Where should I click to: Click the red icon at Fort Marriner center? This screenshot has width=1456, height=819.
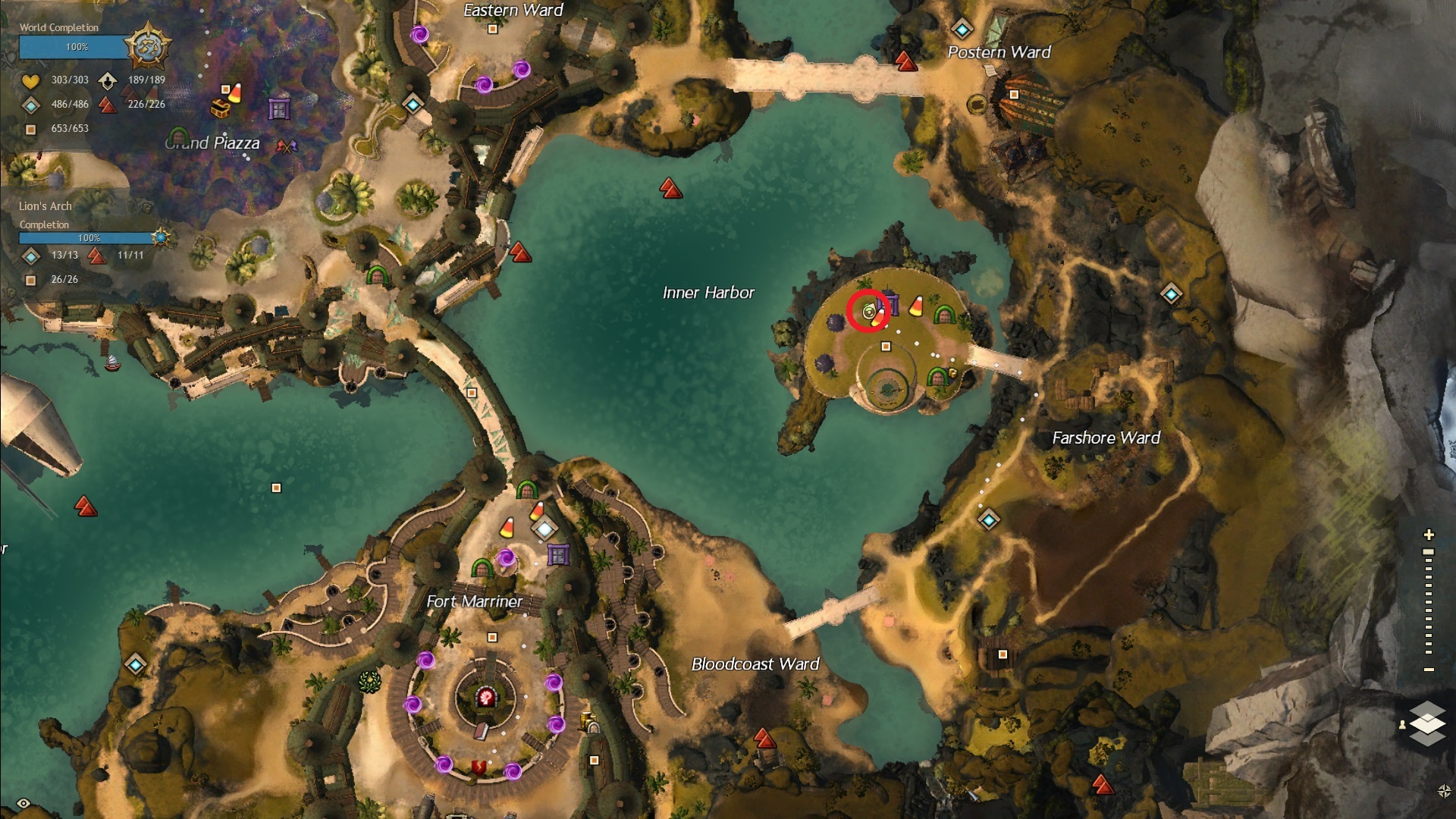[x=486, y=695]
